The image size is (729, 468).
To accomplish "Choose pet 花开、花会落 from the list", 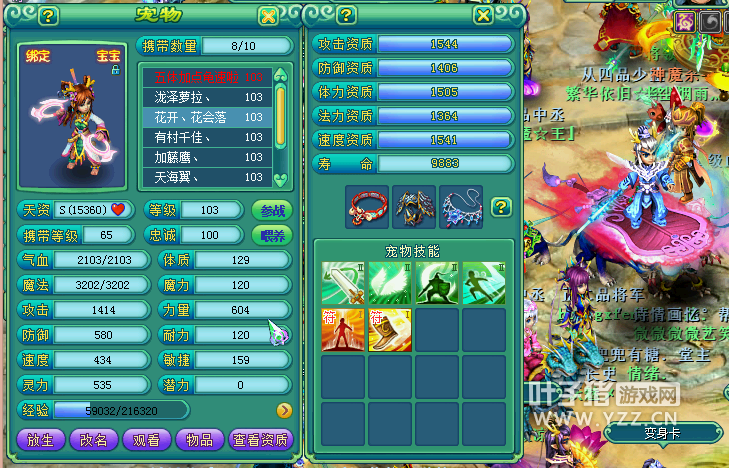I will (x=207, y=117).
